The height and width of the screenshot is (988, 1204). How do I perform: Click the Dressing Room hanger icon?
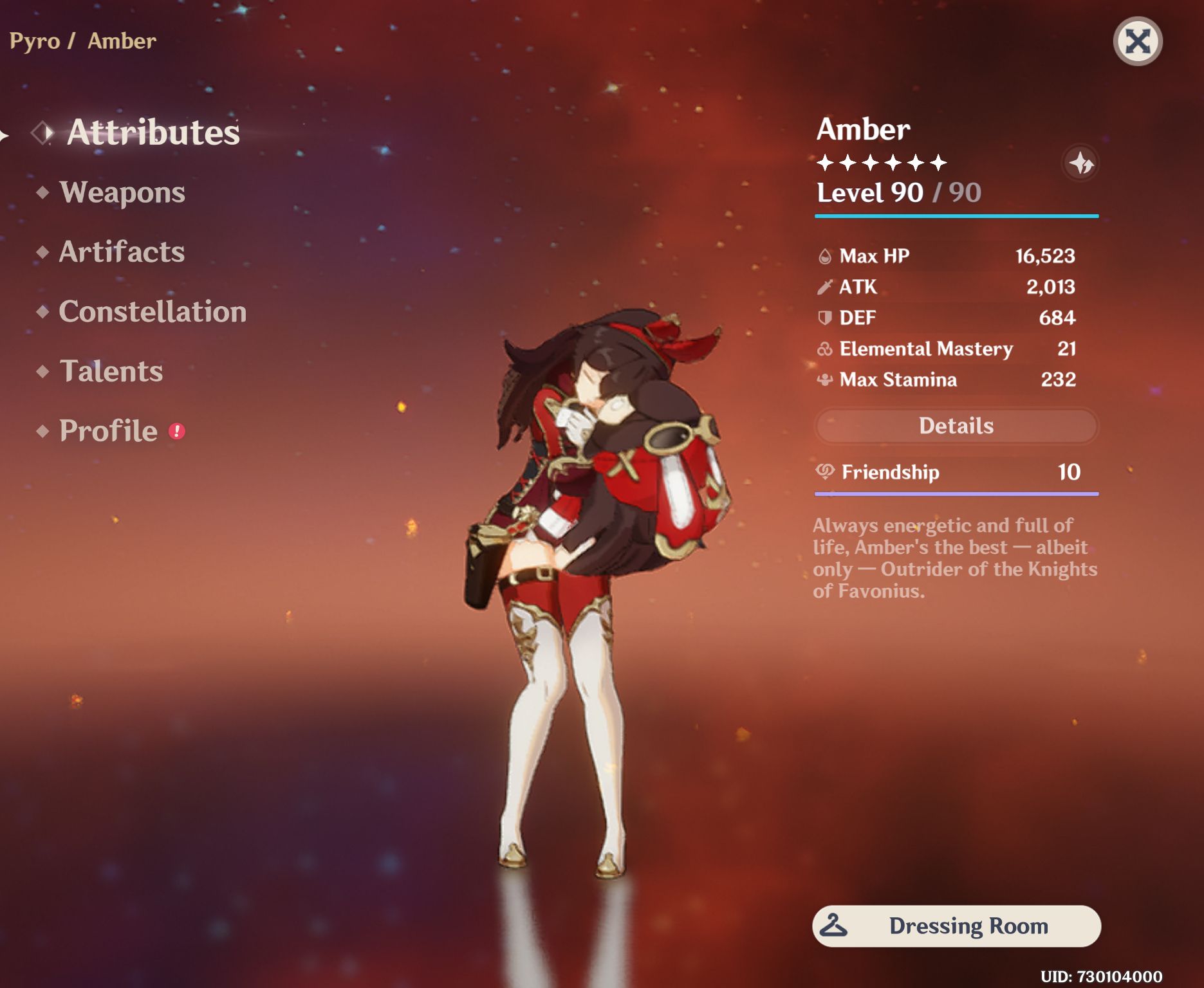tap(833, 926)
